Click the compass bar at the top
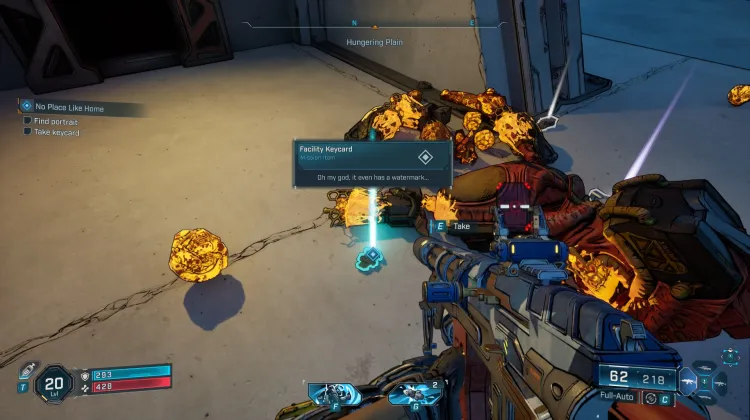 pyautogui.click(x=374, y=23)
